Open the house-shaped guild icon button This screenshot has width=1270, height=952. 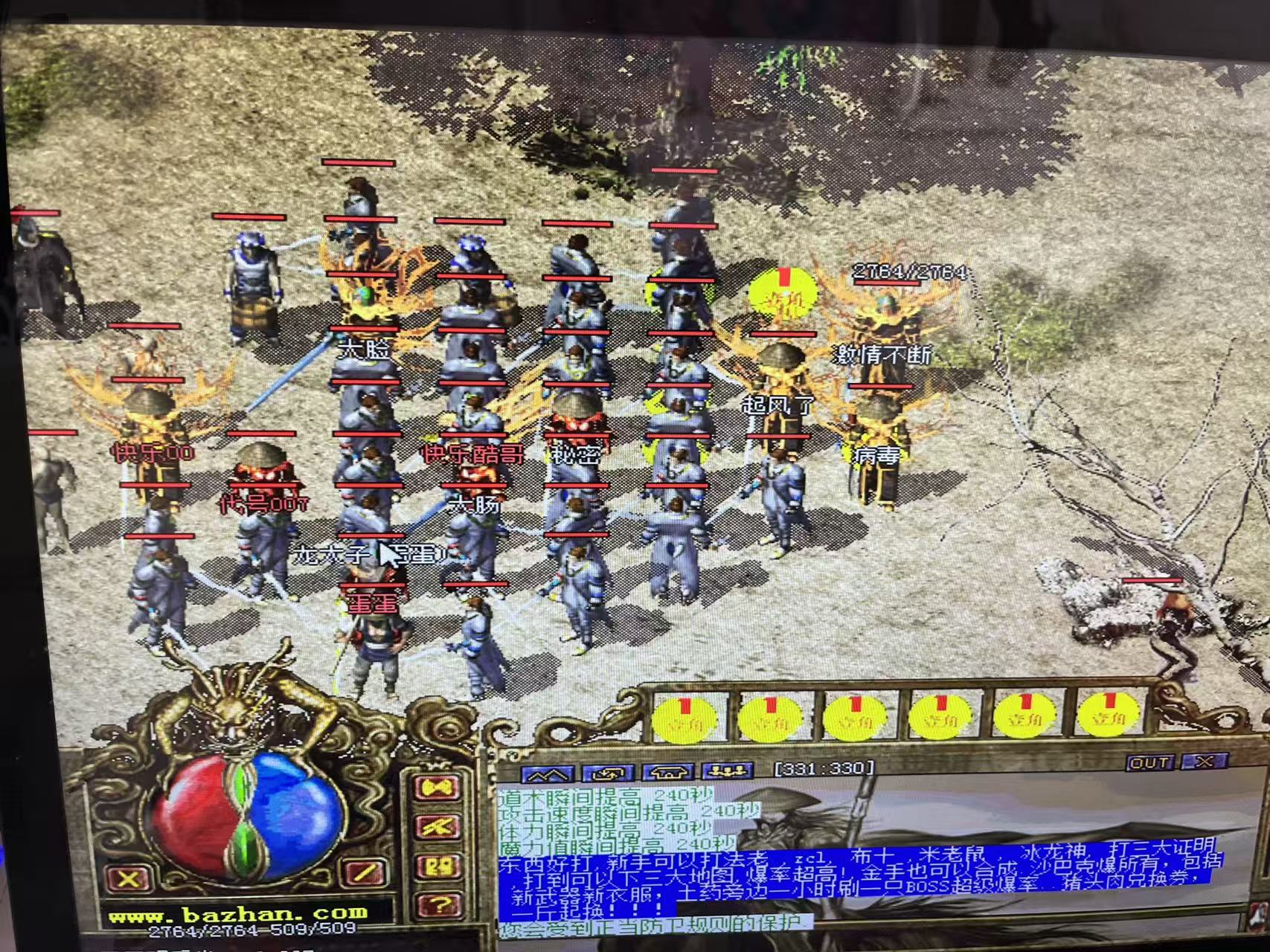(668, 772)
